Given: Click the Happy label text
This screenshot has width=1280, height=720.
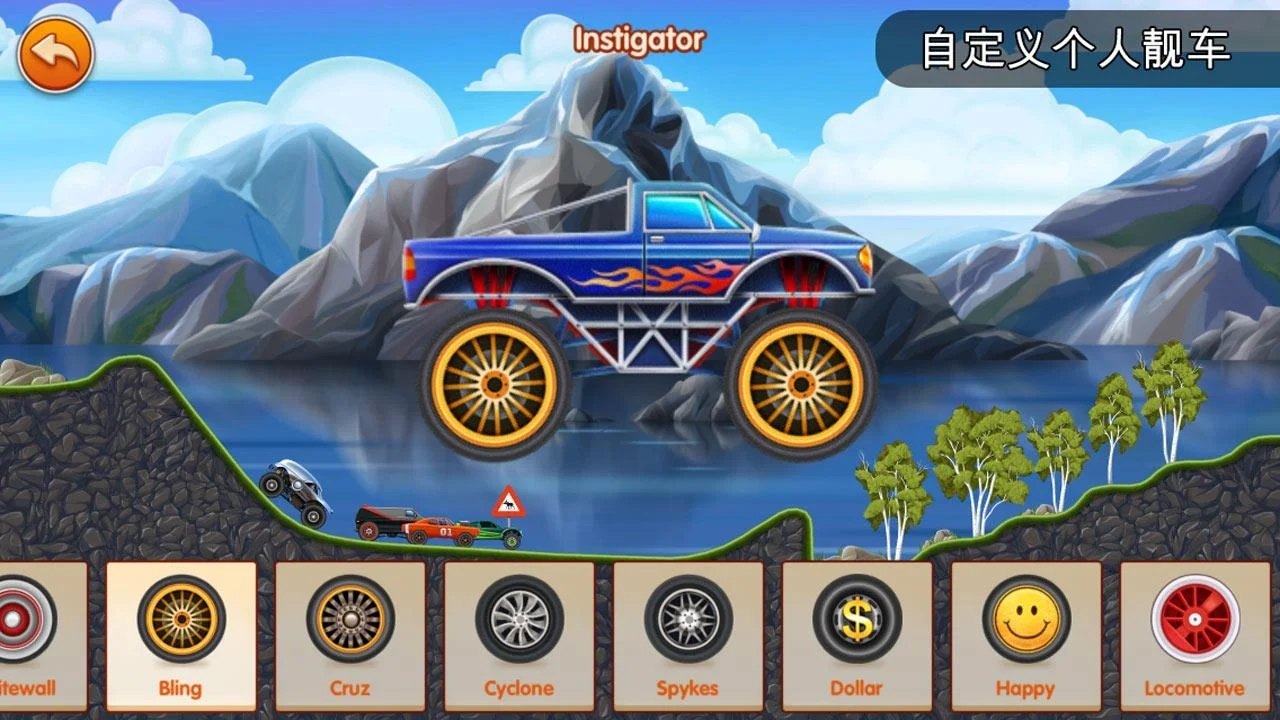Looking at the screenshot, I should (1023, 688).
